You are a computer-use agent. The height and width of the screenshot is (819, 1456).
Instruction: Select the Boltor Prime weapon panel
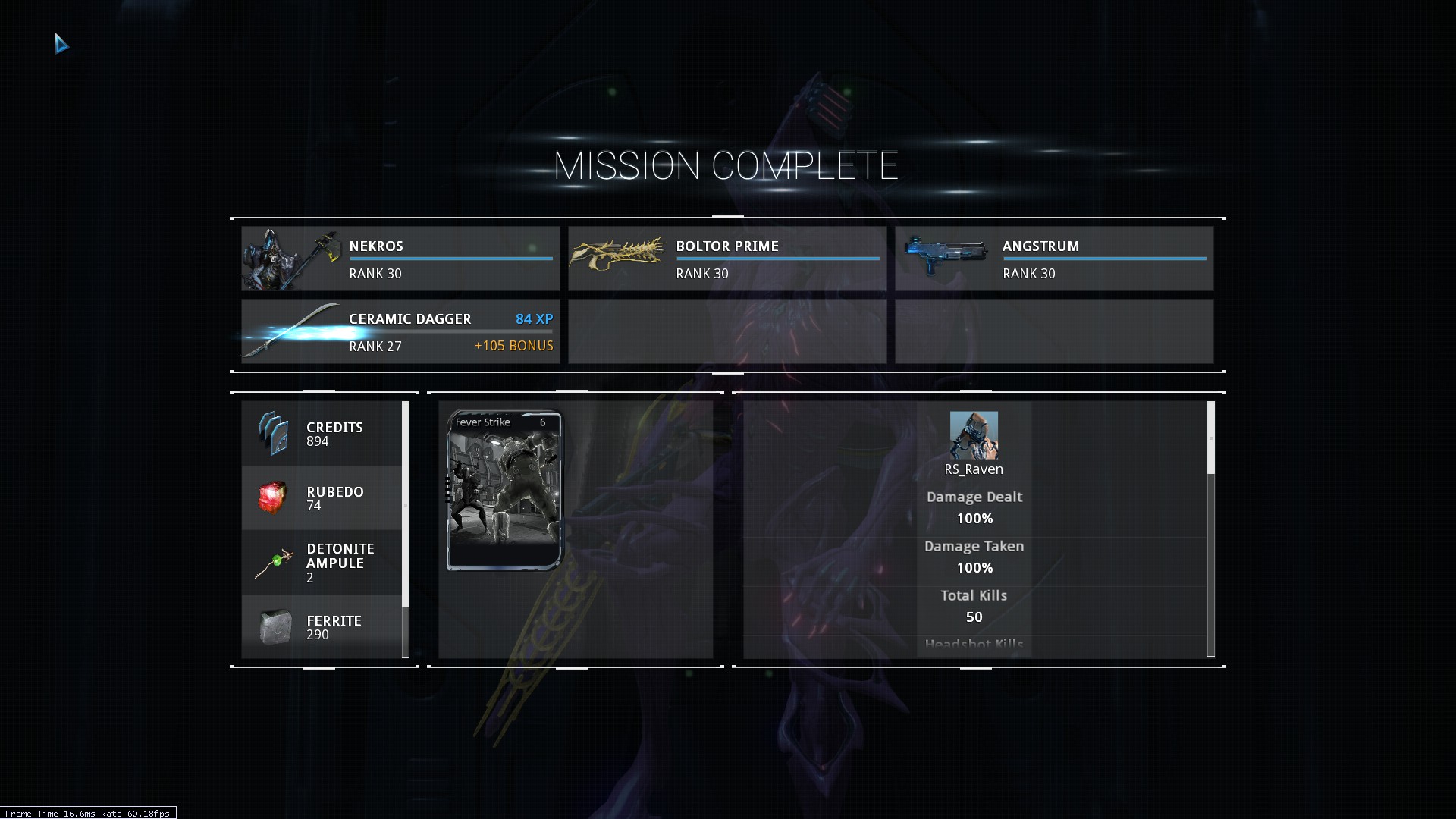727,259
